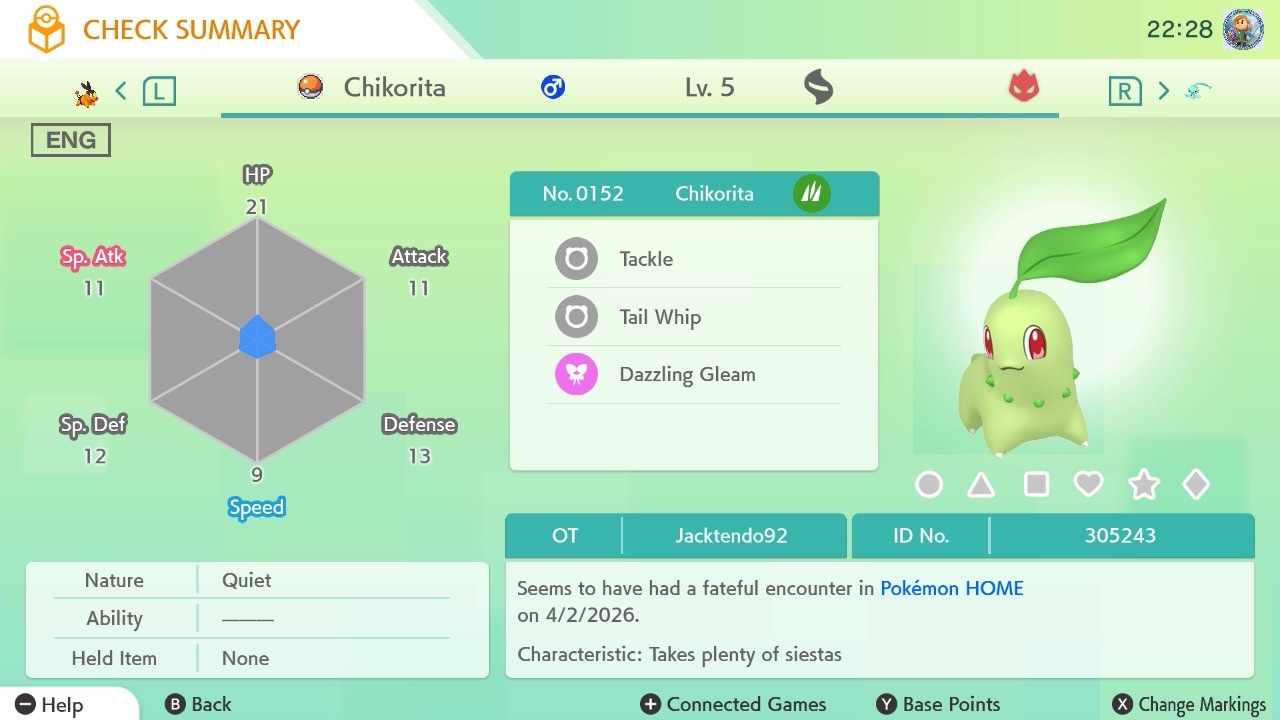Select the Tackle move row

694,259
